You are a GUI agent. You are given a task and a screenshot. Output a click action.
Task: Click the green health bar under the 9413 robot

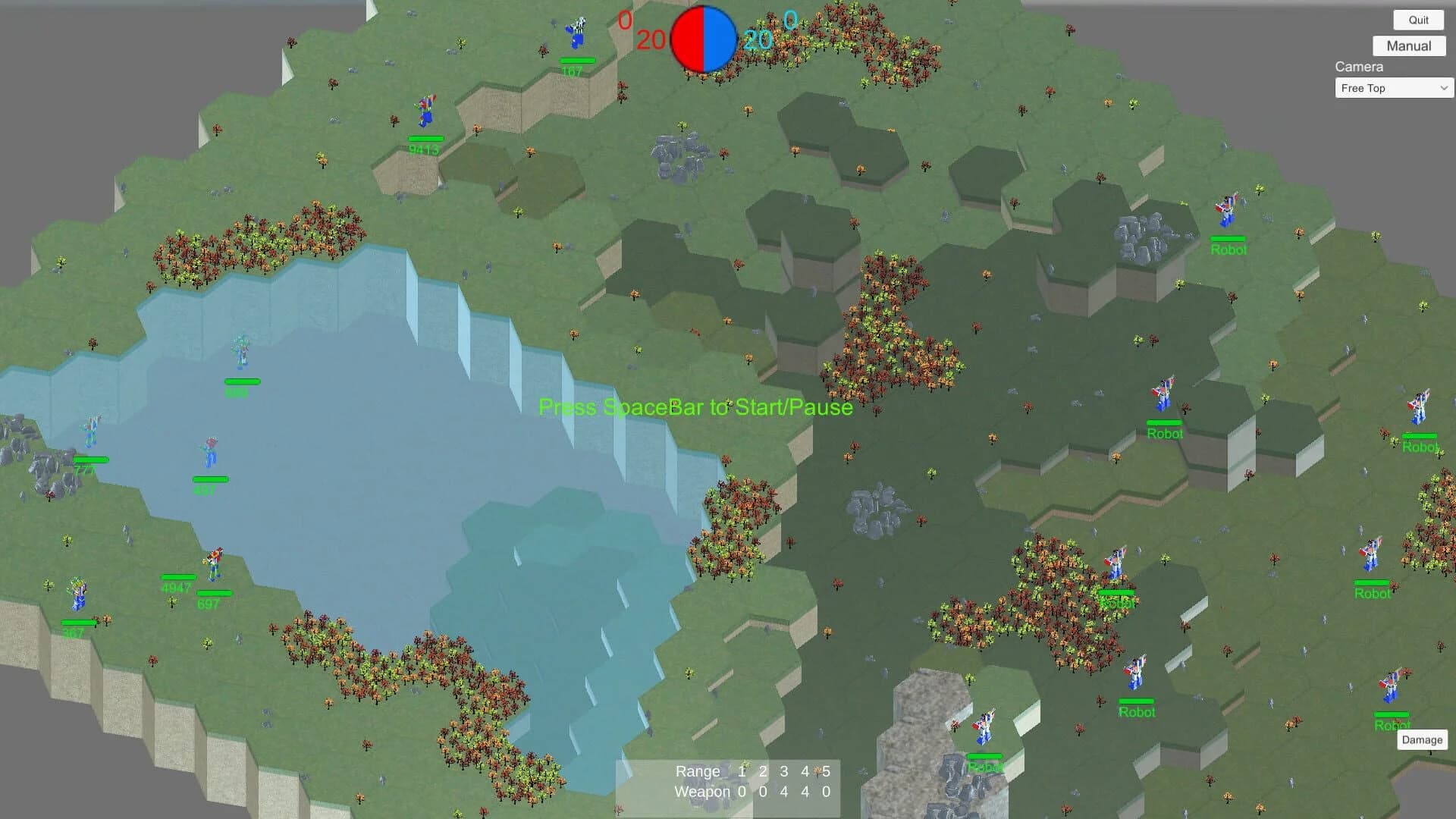[x=425, y=139]
